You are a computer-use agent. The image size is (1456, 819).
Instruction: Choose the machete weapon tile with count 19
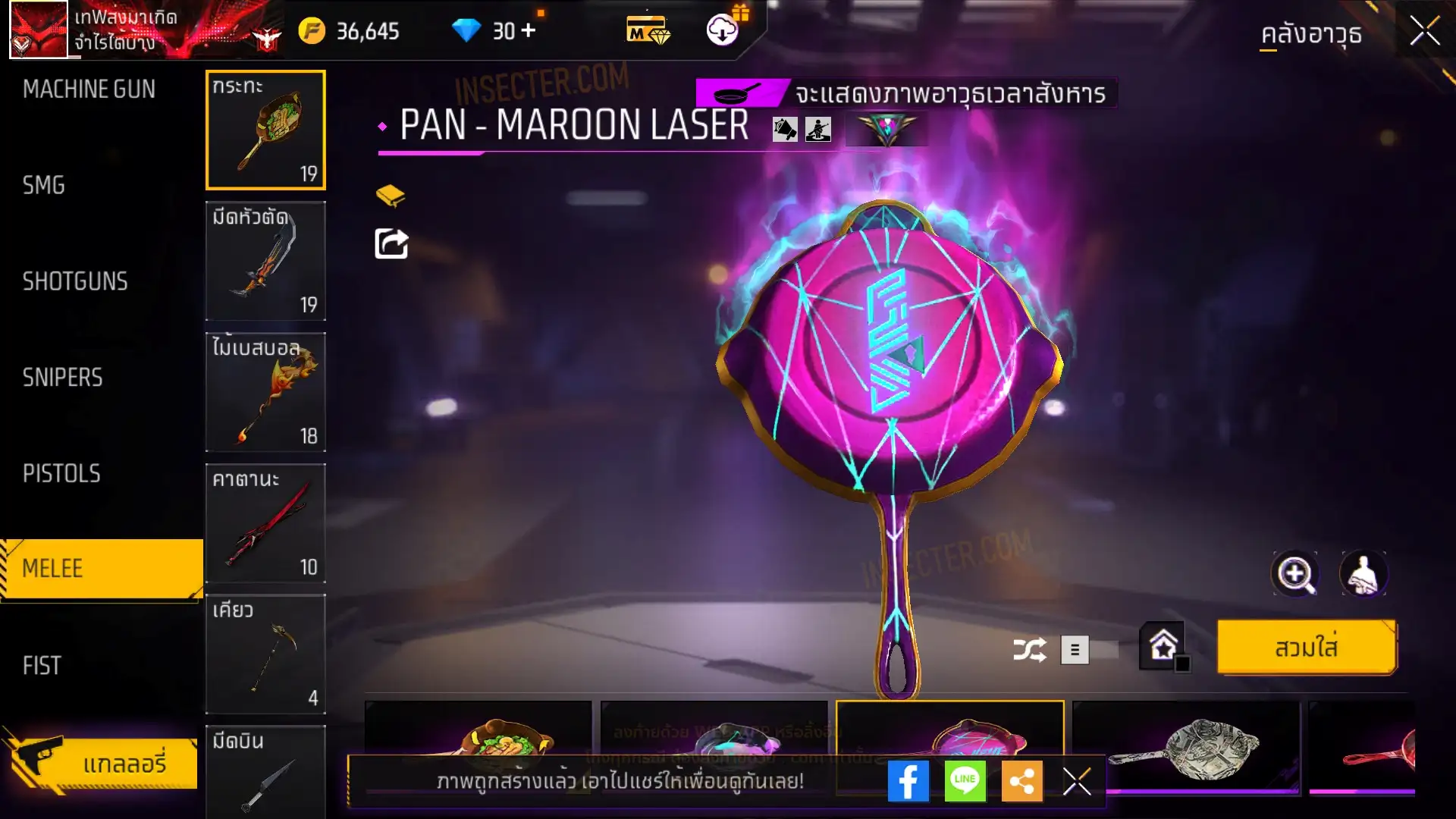pos(265,261)
